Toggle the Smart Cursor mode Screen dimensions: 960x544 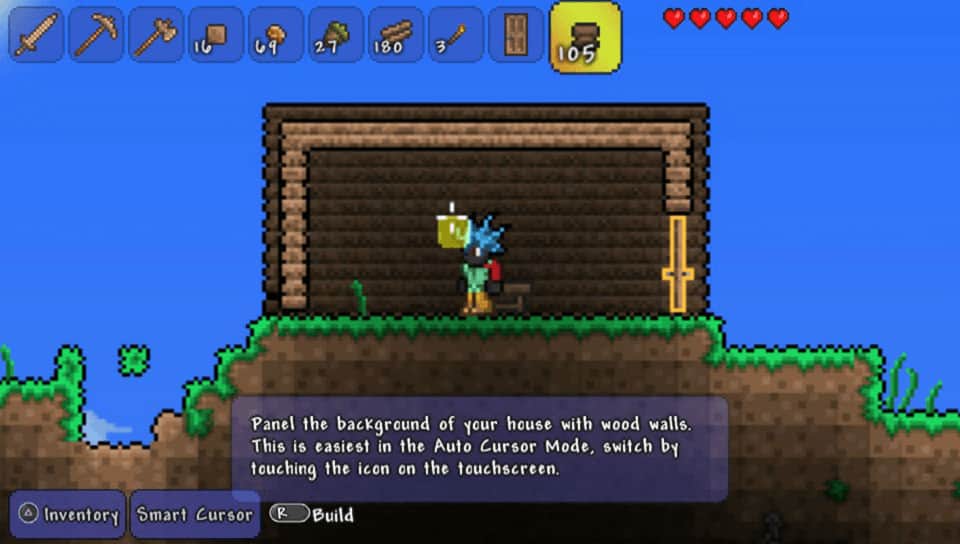tap(195, 515)
